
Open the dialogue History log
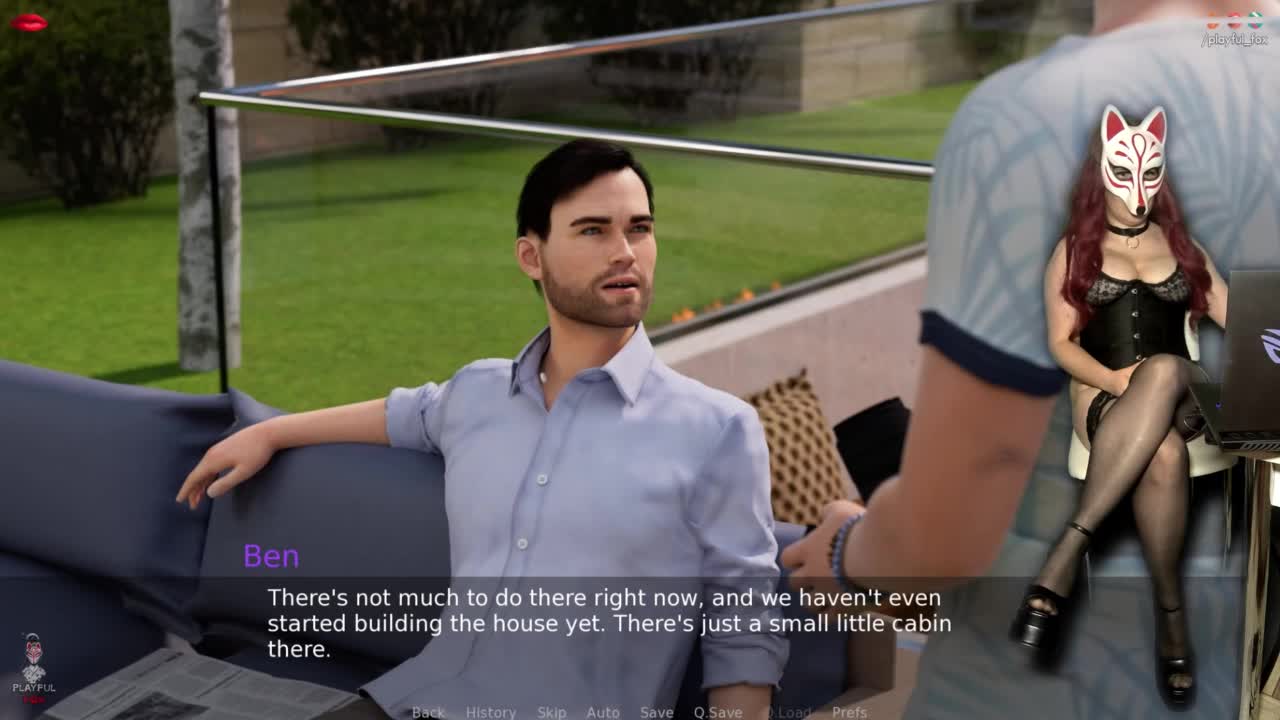click(x=490, y=712)
